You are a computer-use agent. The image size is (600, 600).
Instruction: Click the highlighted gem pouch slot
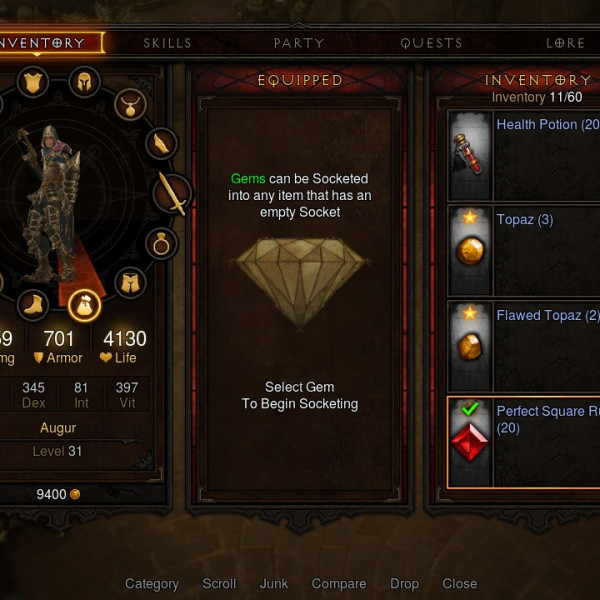[x=85, y=304]
